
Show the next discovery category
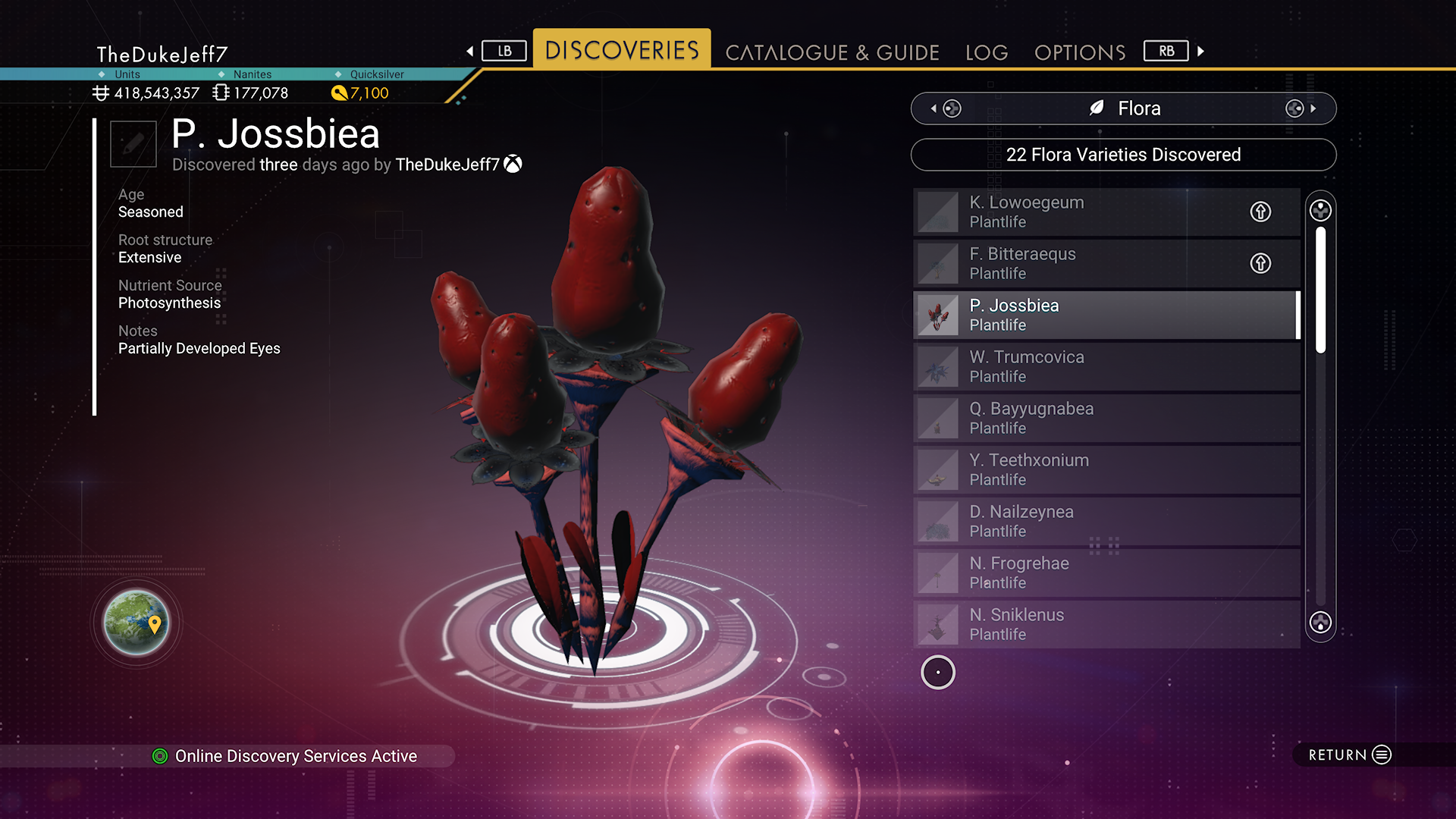(x=1301, y=108)
